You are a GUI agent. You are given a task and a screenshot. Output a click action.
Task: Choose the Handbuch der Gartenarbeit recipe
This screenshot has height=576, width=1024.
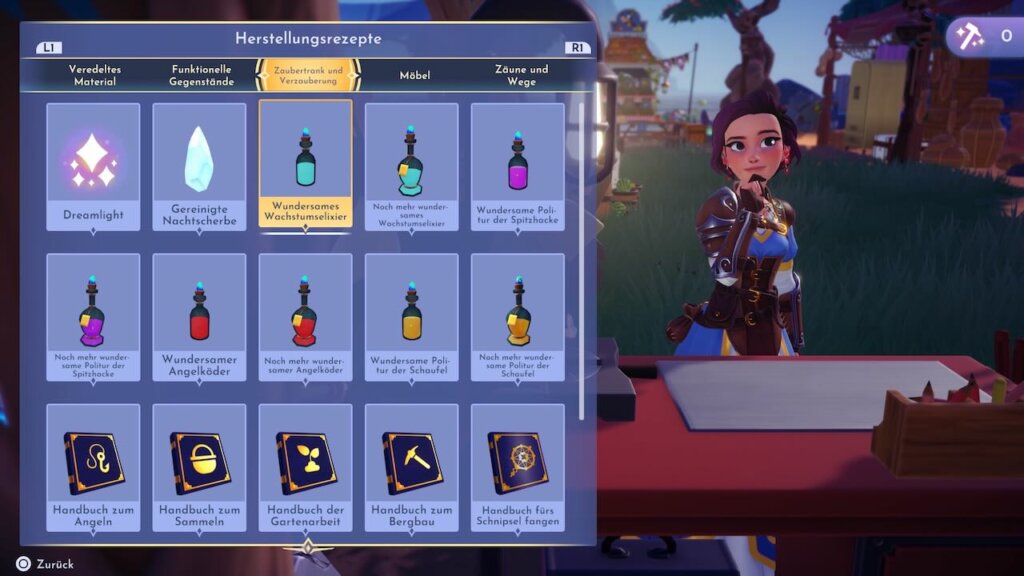[305, 467]
